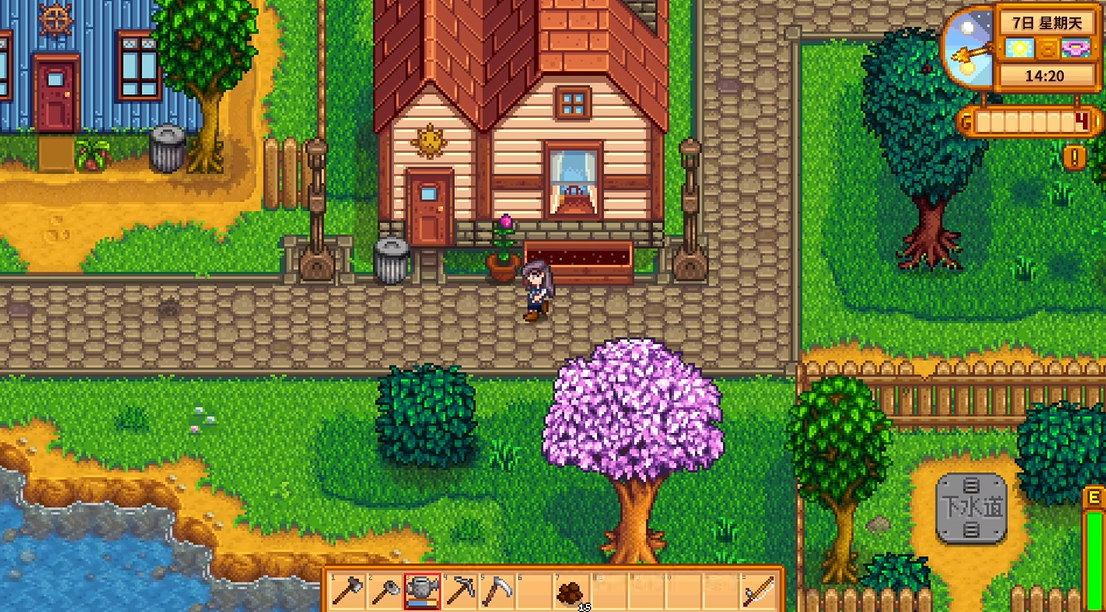Select the brown seeds stack of 15

pos(572,592)
